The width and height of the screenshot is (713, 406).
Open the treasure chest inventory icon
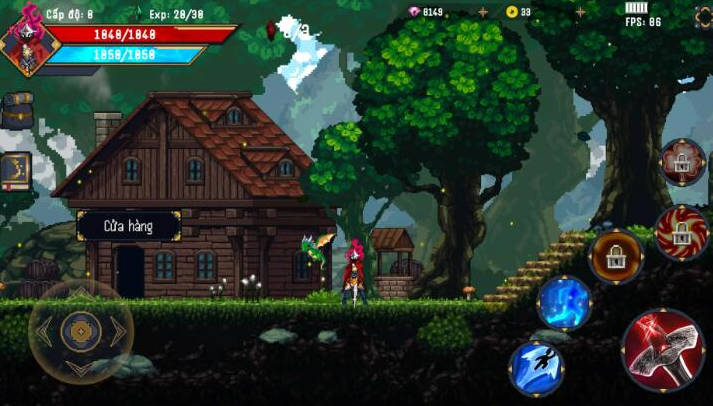16,110
